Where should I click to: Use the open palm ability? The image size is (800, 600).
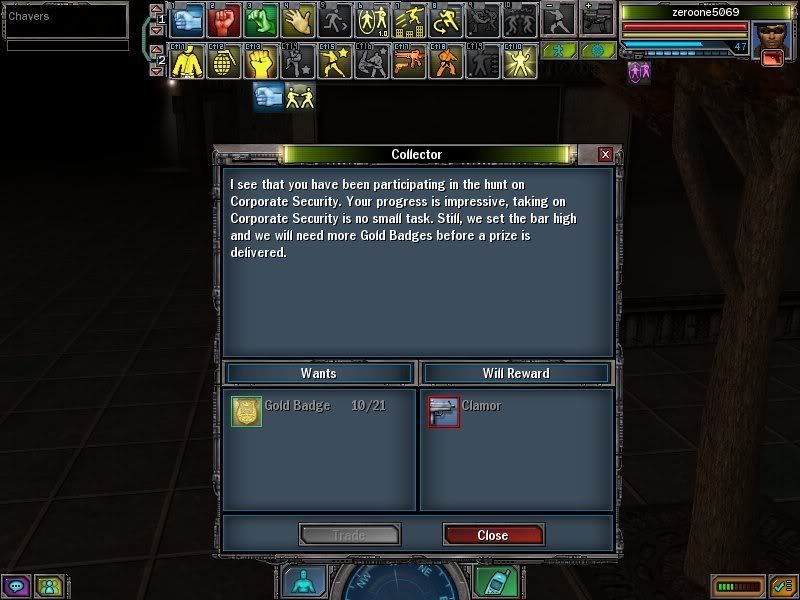click(x=297, y=19)
